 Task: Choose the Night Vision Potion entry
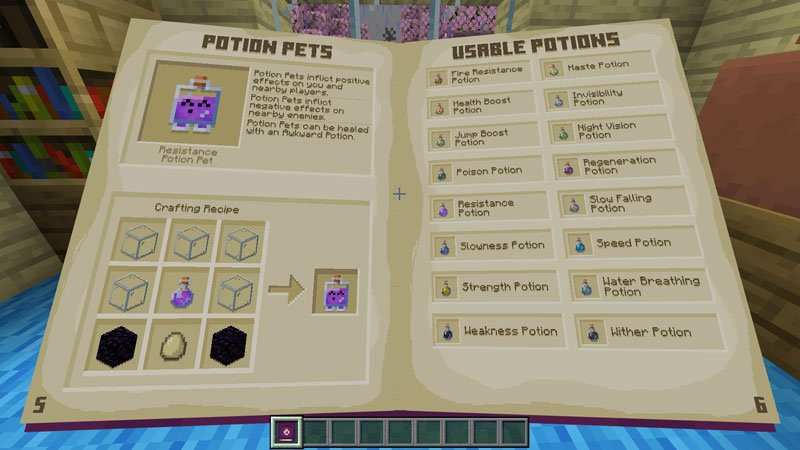[x=605, y=131]
